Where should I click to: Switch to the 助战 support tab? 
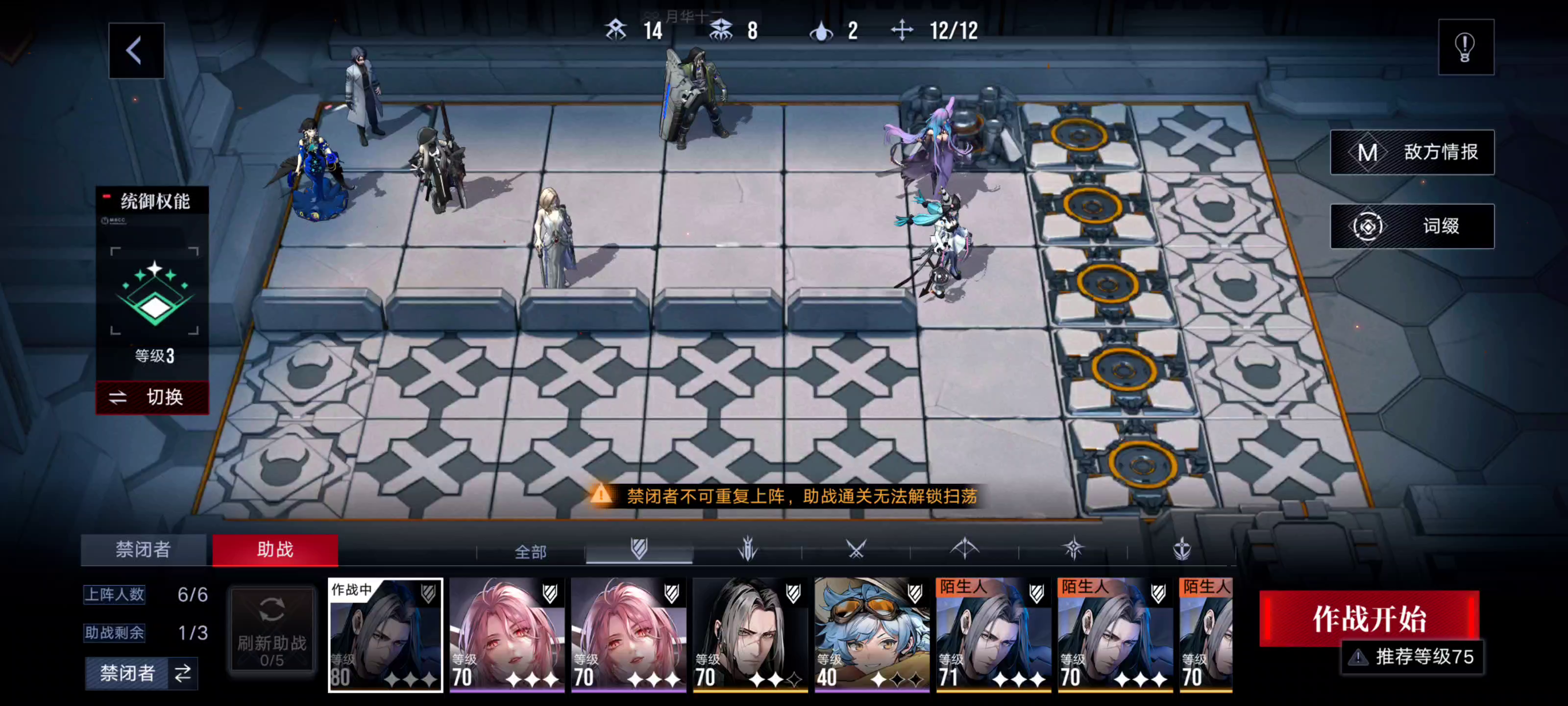(x=275, y=550)
